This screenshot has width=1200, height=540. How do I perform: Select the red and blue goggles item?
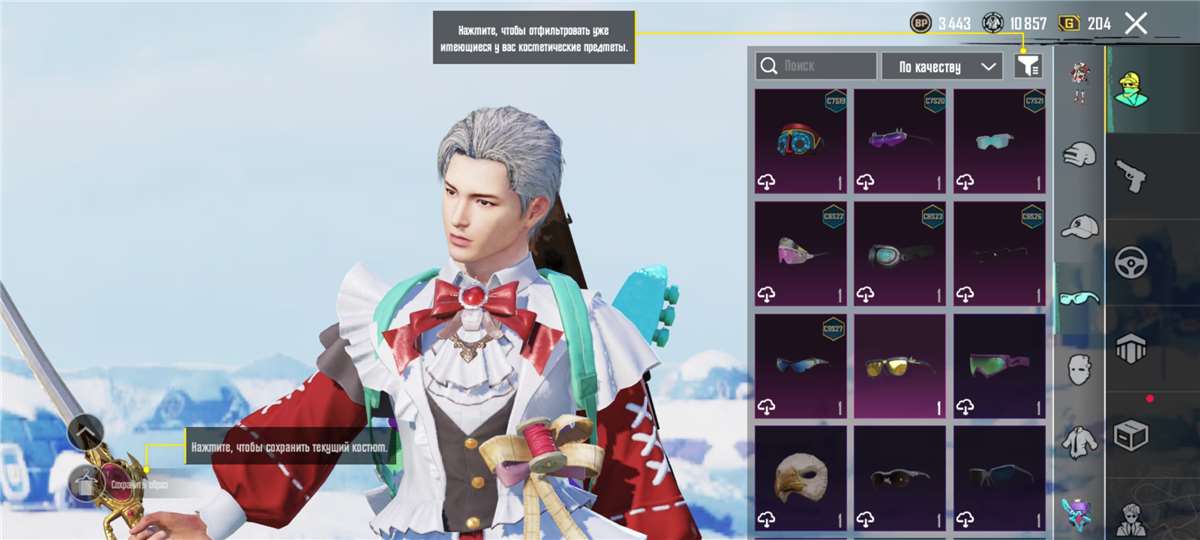pyautogui.click(x=800, y=141)
